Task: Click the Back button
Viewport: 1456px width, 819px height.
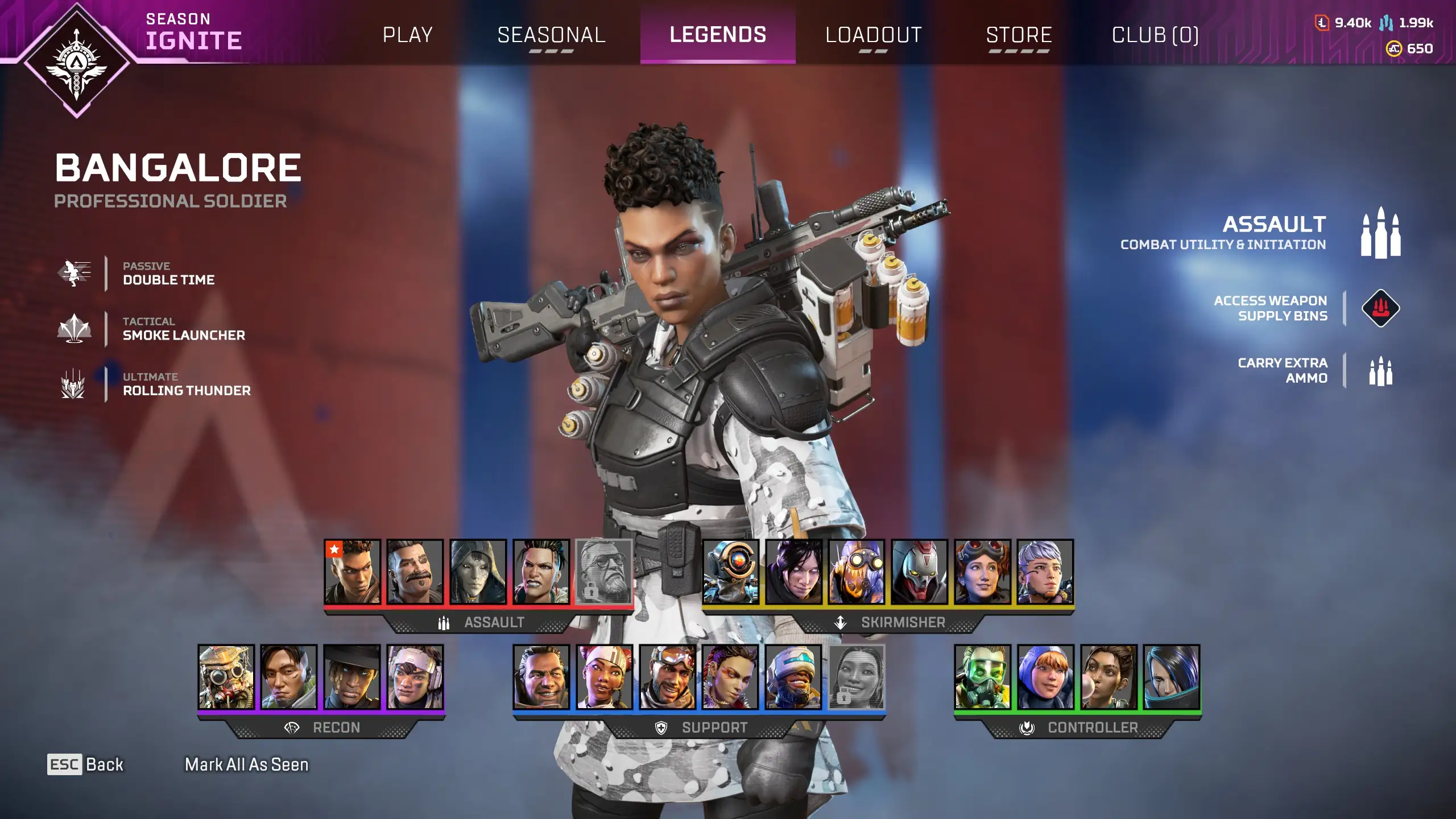Action: click(85, 764)
